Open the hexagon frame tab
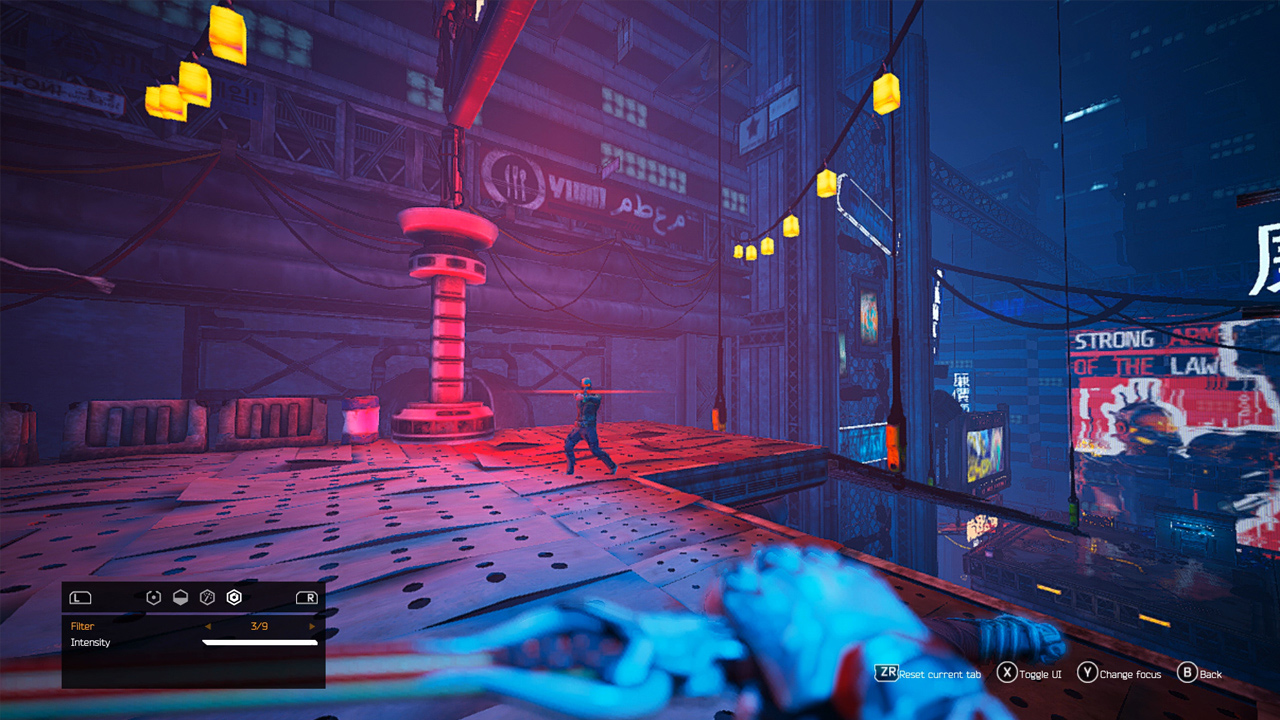The image size is (1280, 720). click(x=181, y=597)
